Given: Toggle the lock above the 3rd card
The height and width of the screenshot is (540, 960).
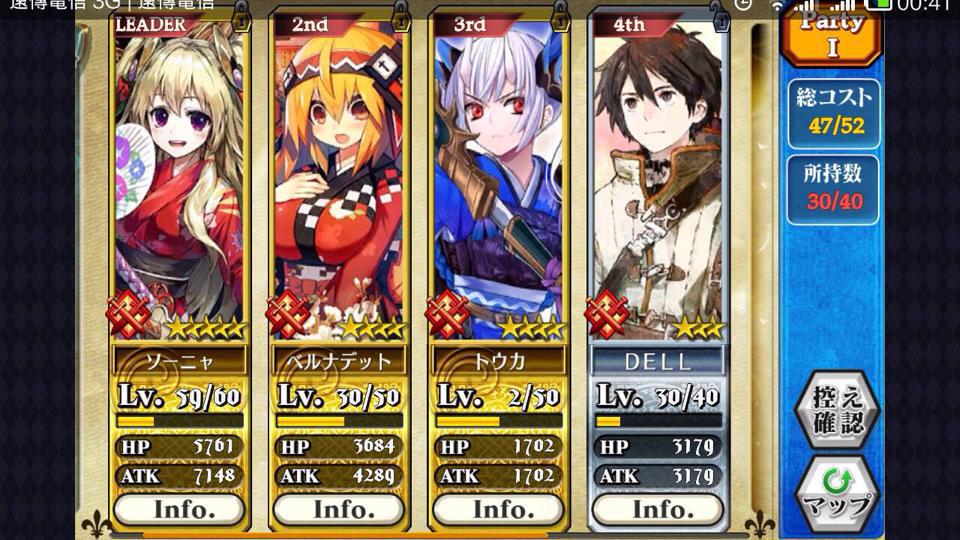Looking at the screenshot, I should [x=561, y=14].
